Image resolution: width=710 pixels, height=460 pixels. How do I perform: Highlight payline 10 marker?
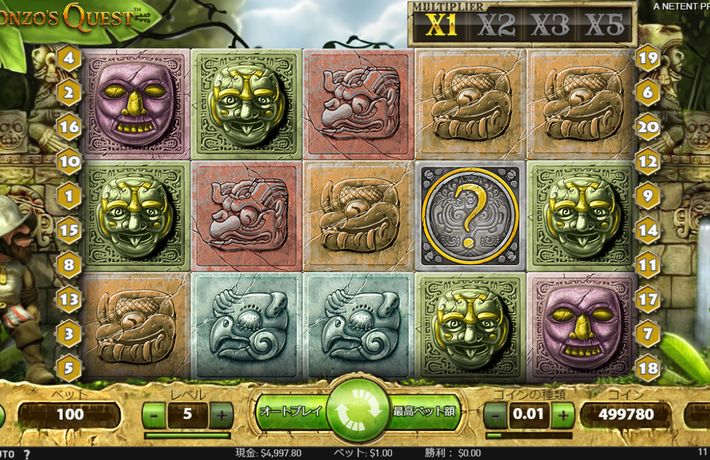pyautogui.click(x=69, y=159)
